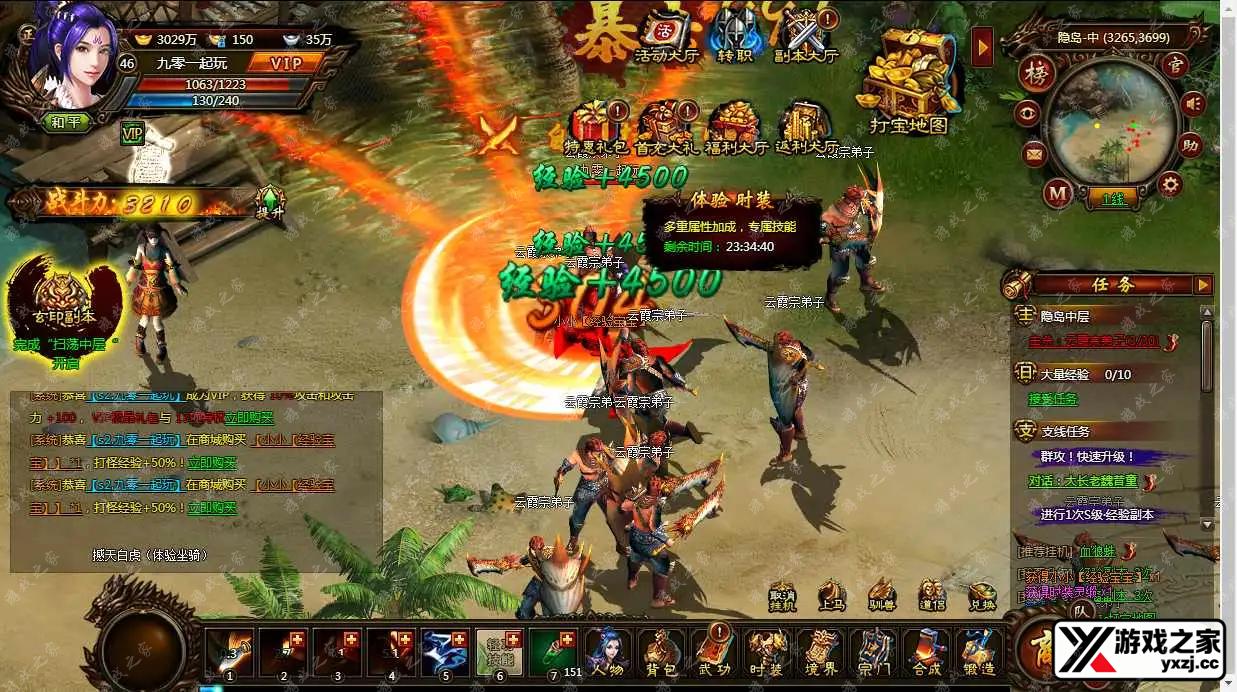Screen dimensions: 1237x692
Task: Open the gear settings button
Action: pos(1169,184)
